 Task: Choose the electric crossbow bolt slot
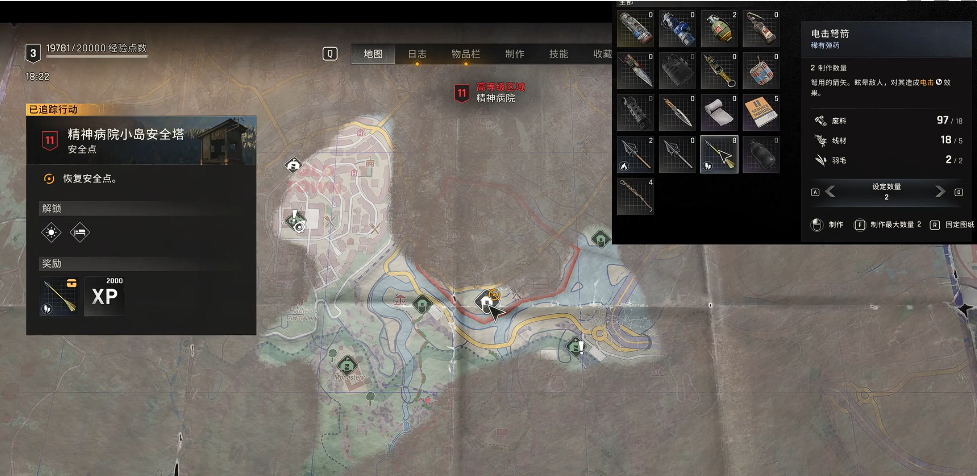tap(720, 154)
